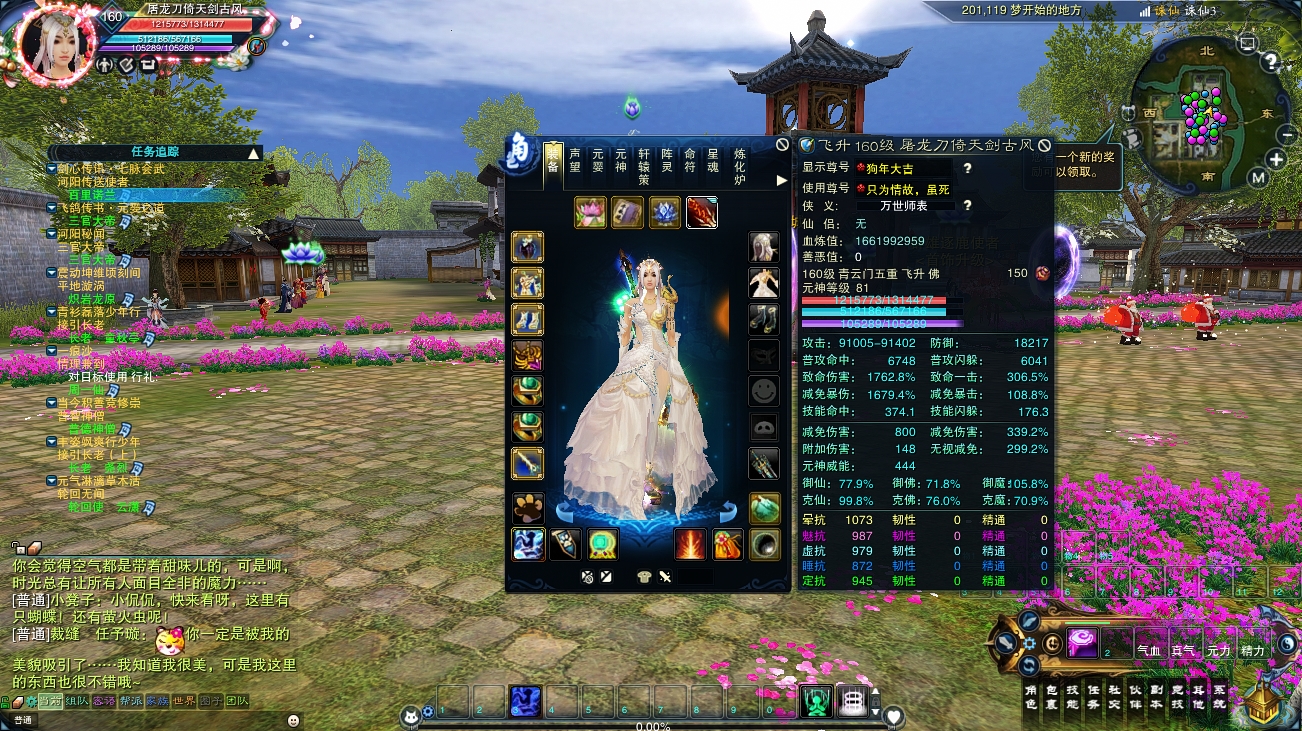Viewport: 1302px width, 731px height.
Task: Close the character stats panel
Action: tap(1044, 145)
